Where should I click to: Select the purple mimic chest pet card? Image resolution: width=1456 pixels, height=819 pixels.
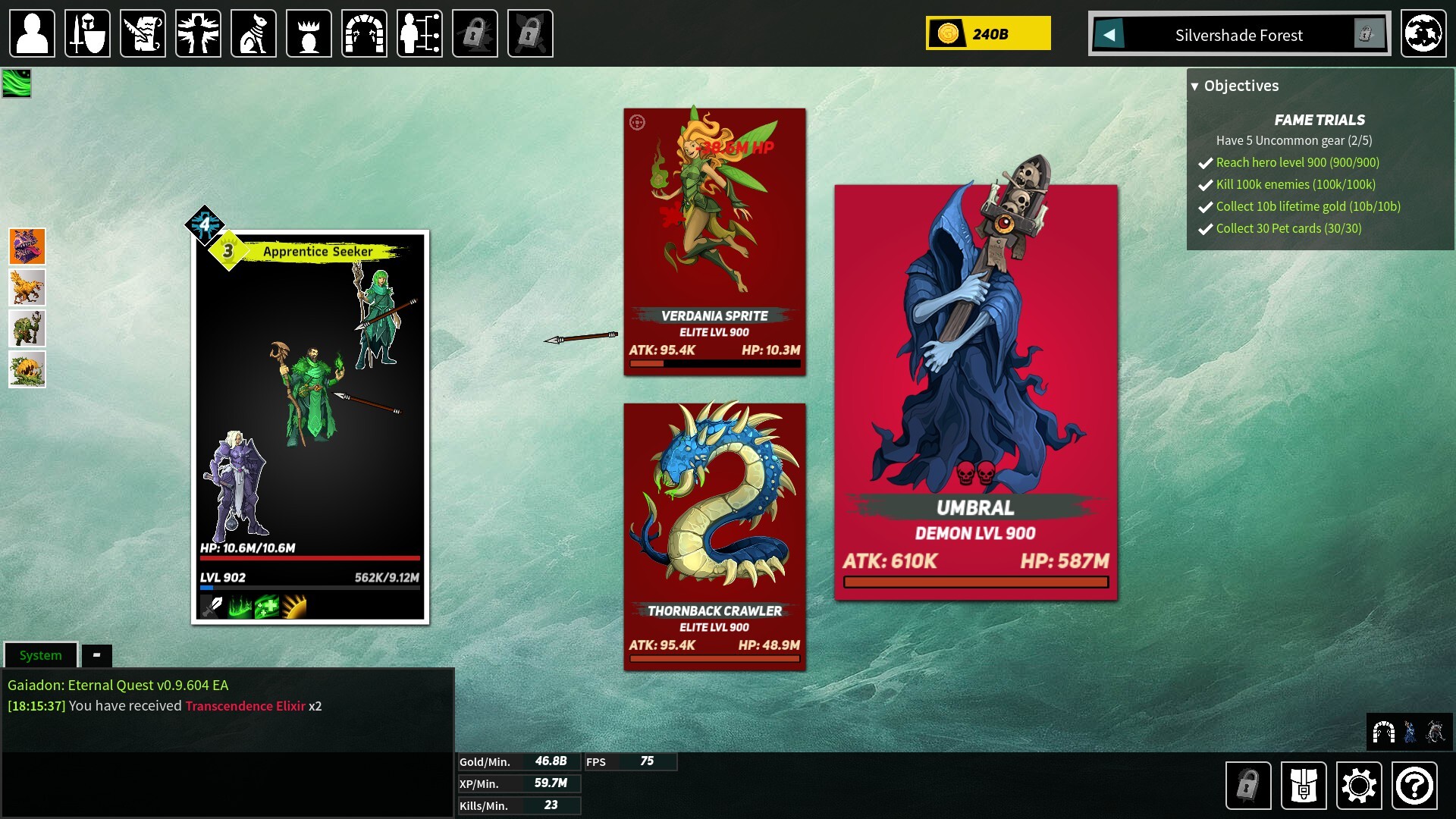click(27, 246)
